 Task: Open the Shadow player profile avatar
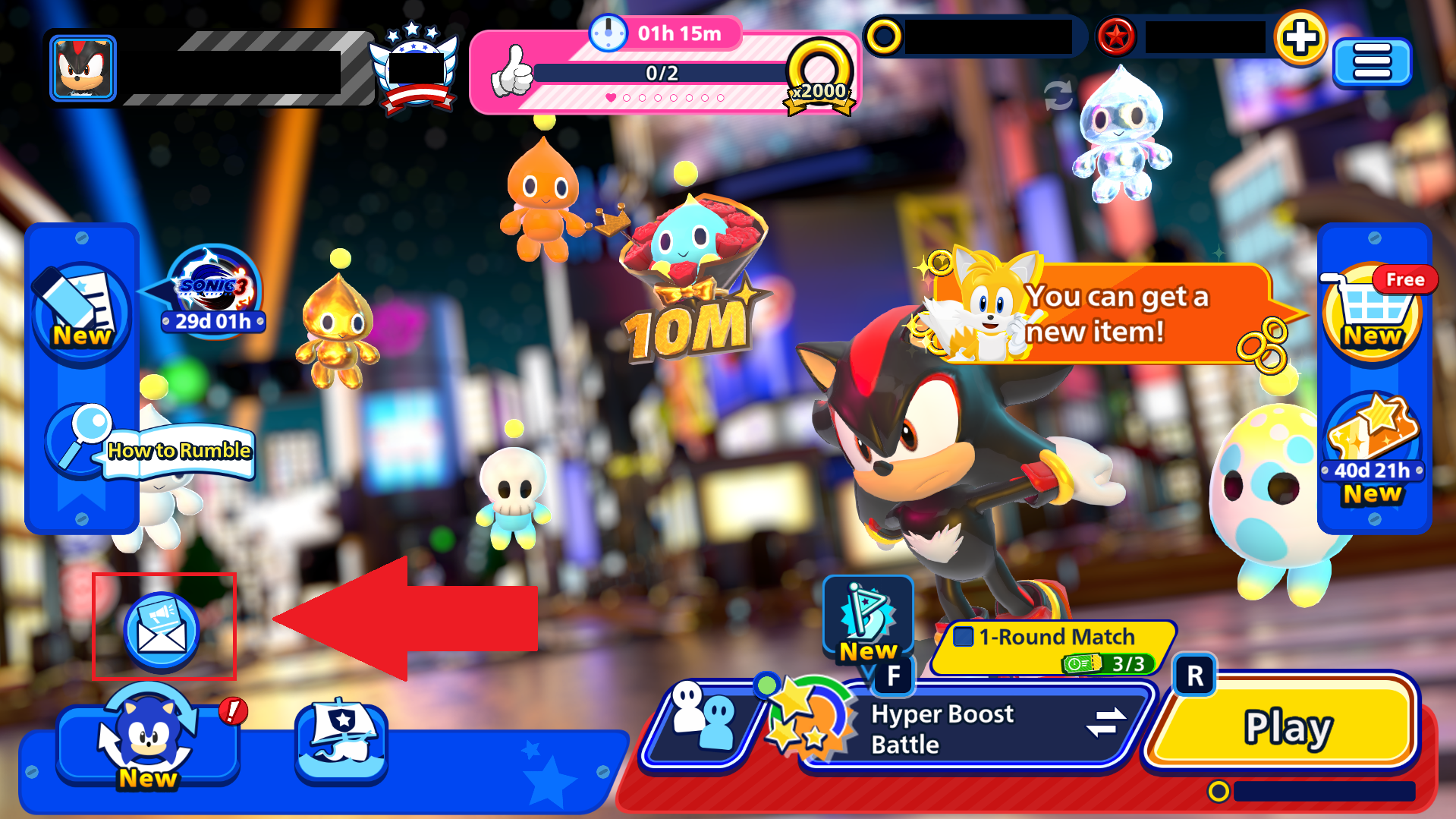coord(83,68)
